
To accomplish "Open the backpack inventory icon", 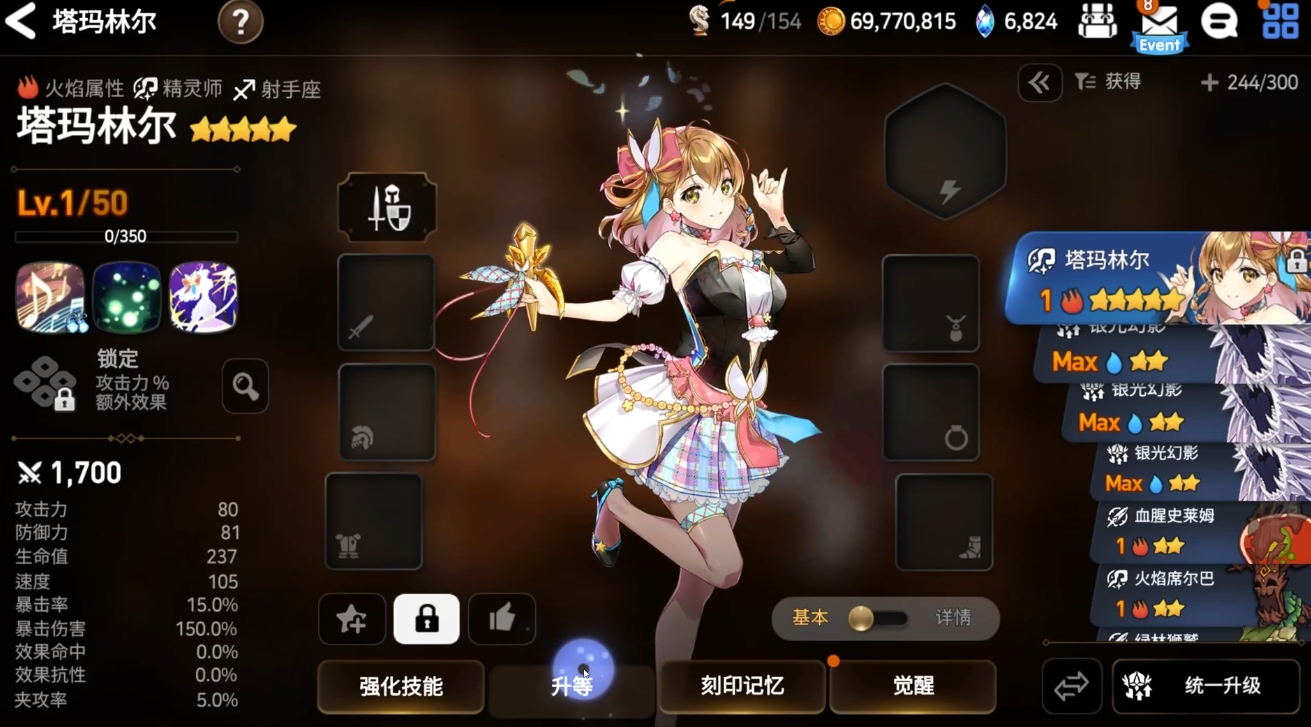I will (1096, 22).
